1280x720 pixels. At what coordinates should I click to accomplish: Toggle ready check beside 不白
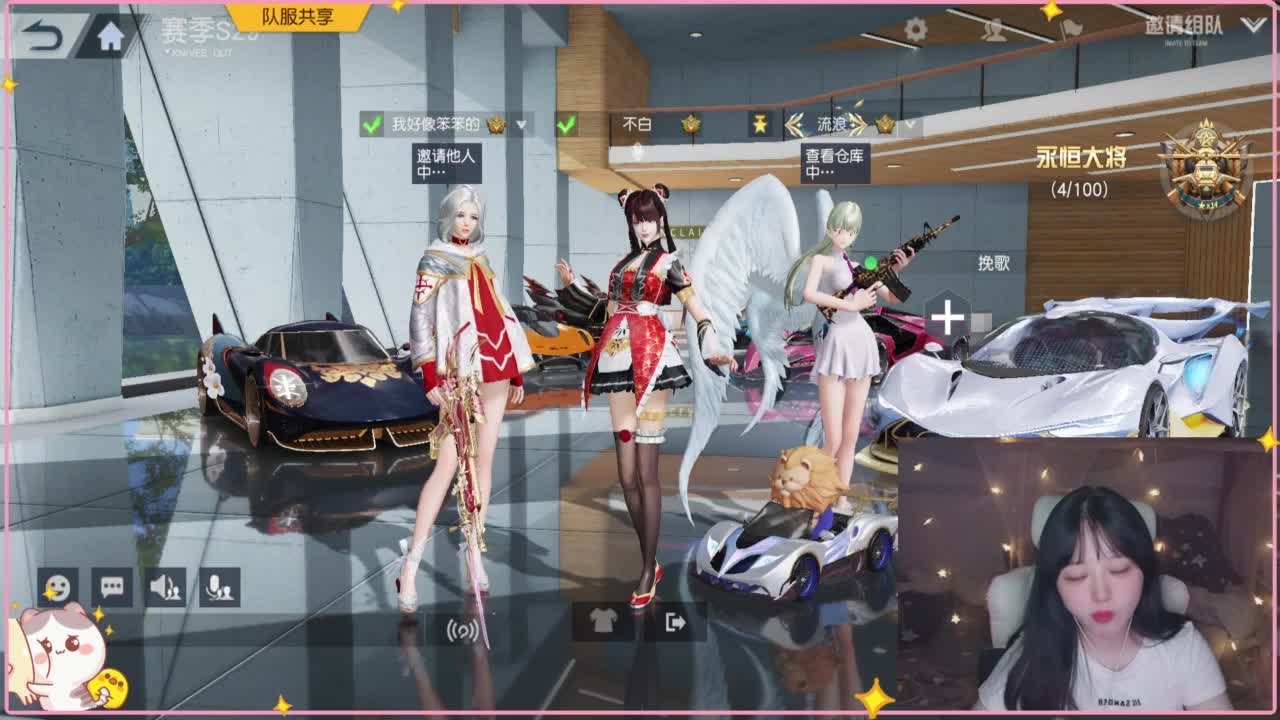pyautogui.click(x=565, y=124)
